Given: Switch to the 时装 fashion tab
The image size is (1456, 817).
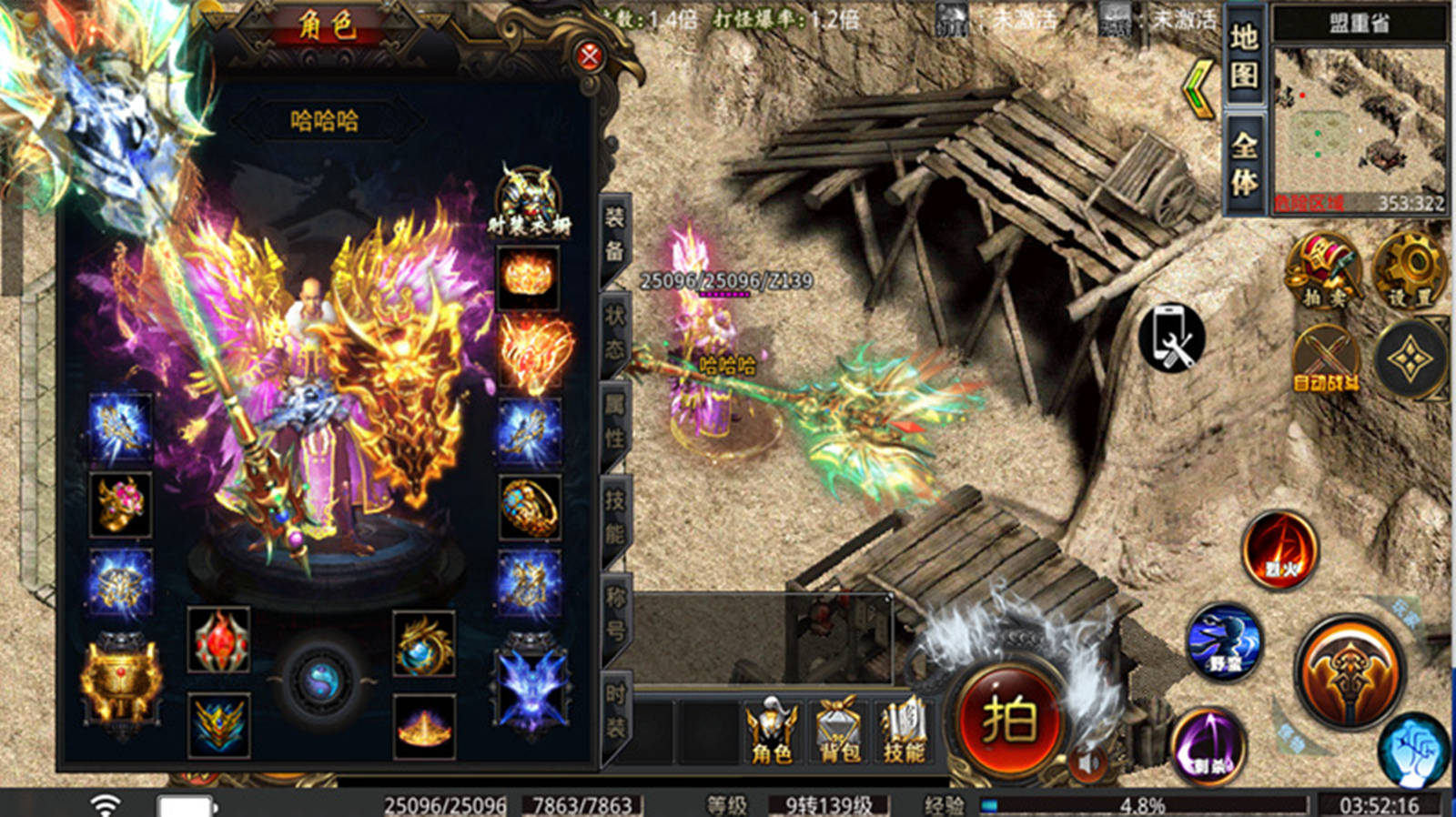Looking at the screenshot, I should click(615, 711).
